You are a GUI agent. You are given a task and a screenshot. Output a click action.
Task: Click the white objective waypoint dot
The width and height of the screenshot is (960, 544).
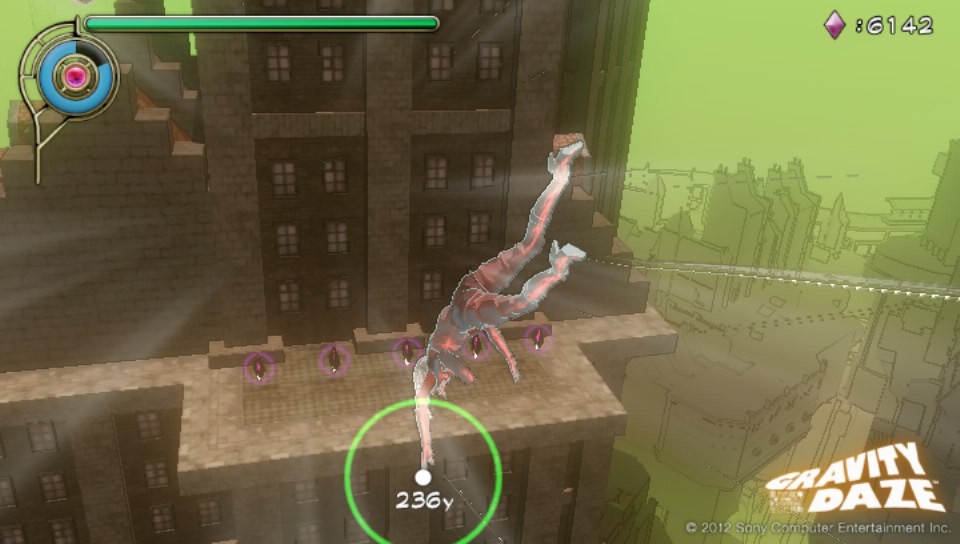click(423, 477)
